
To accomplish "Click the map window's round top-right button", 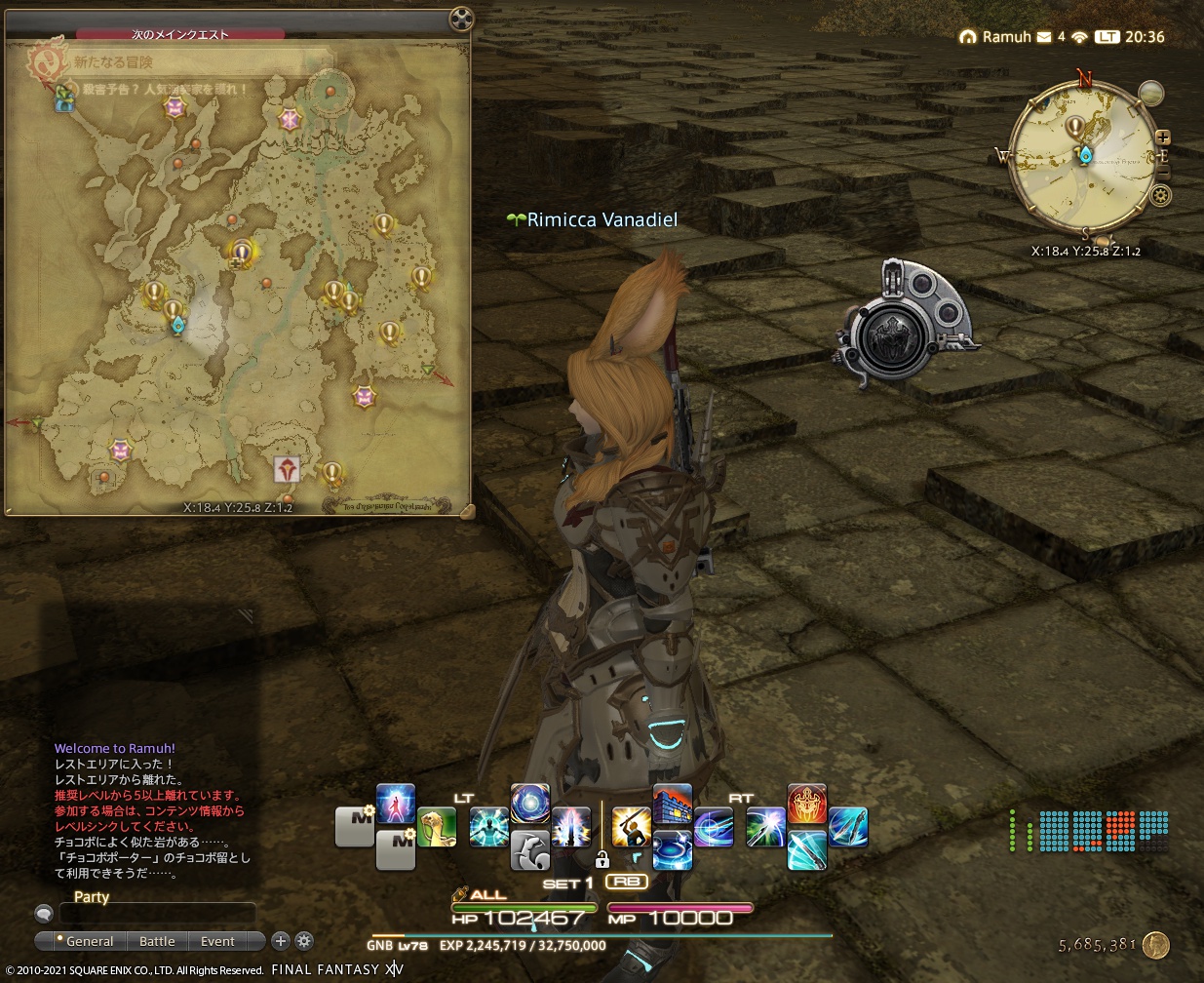I will [462, 20].
